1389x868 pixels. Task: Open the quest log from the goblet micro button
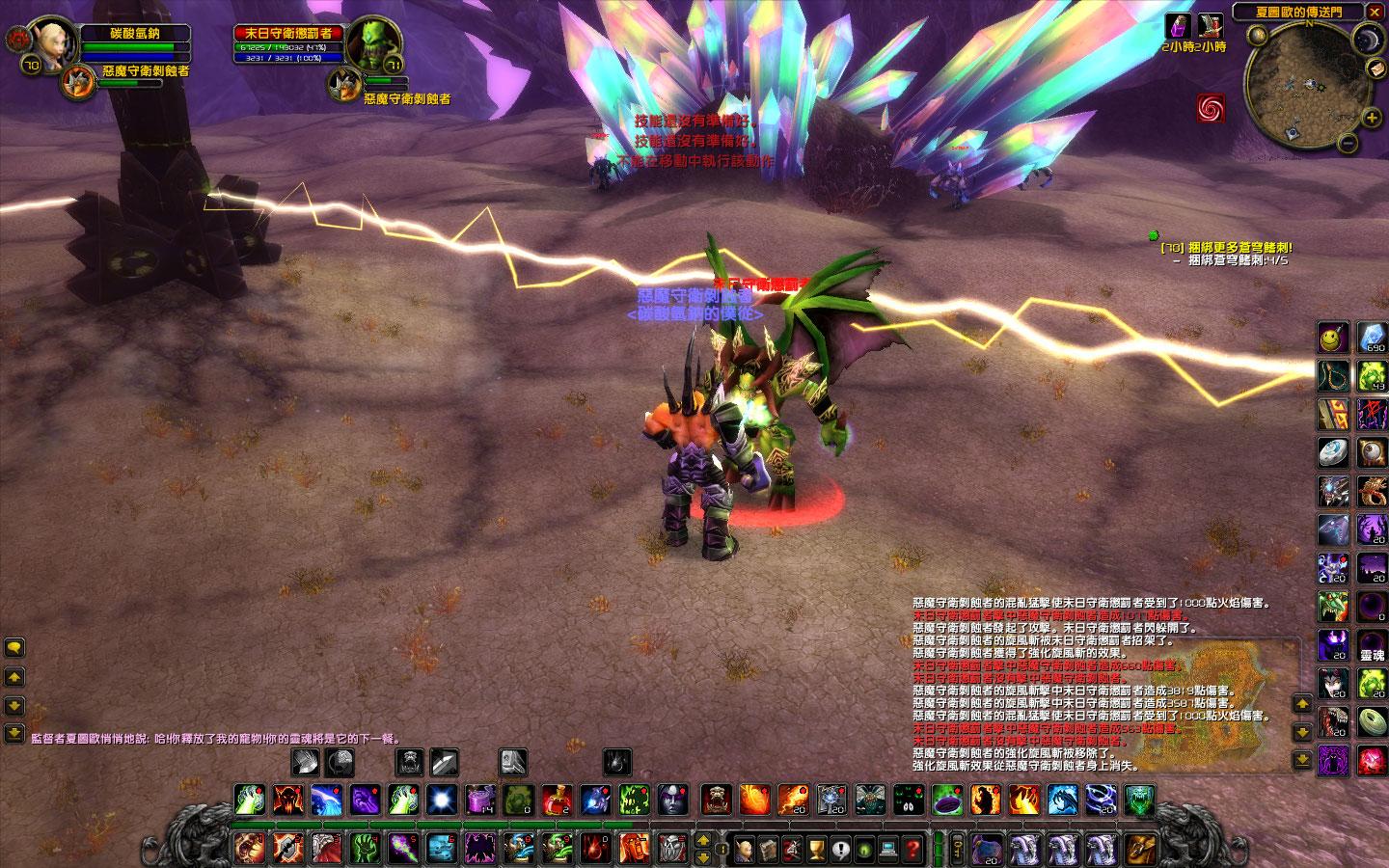point(816,850)
